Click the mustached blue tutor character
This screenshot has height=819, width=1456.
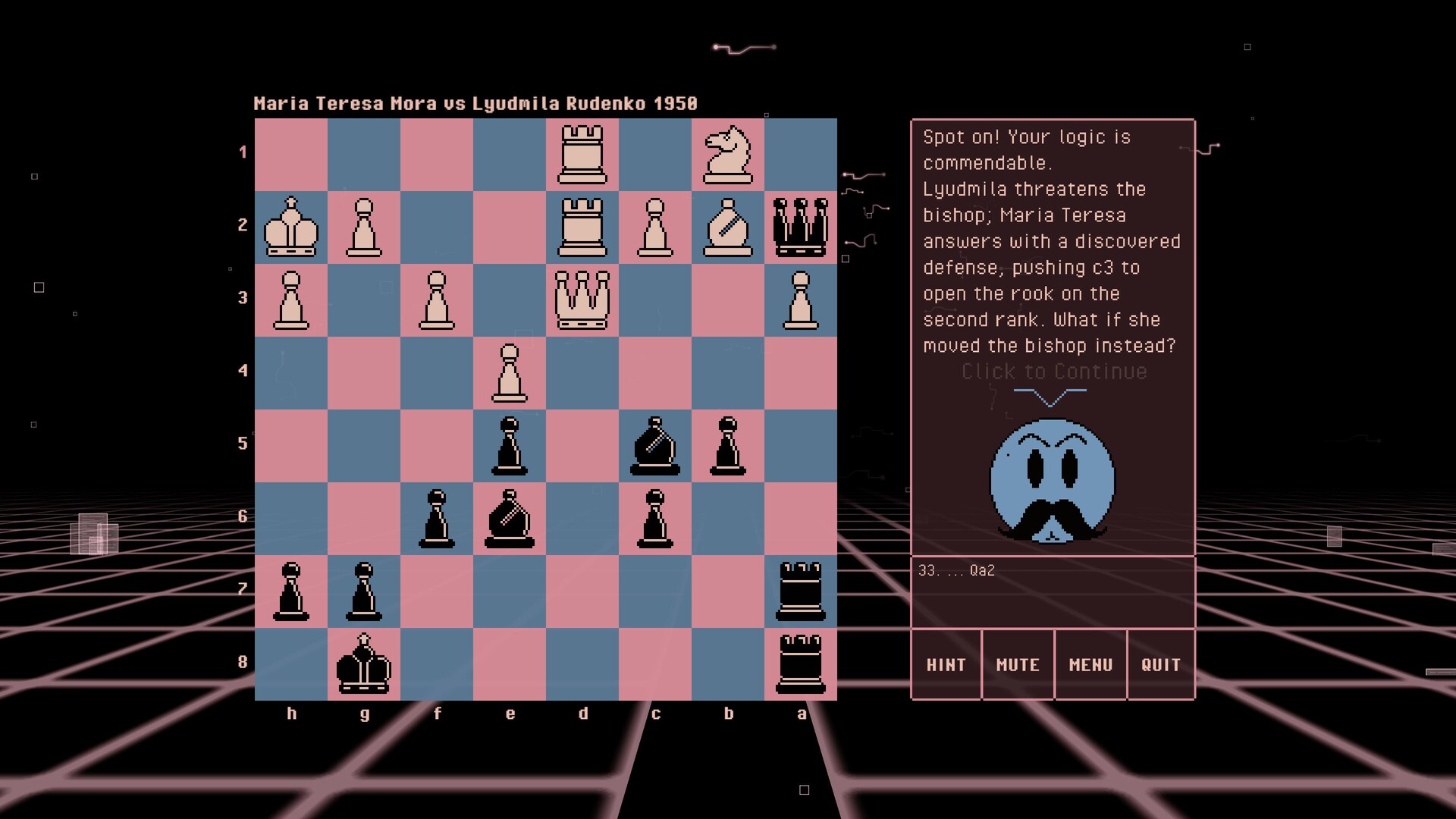pos(1052,482)
